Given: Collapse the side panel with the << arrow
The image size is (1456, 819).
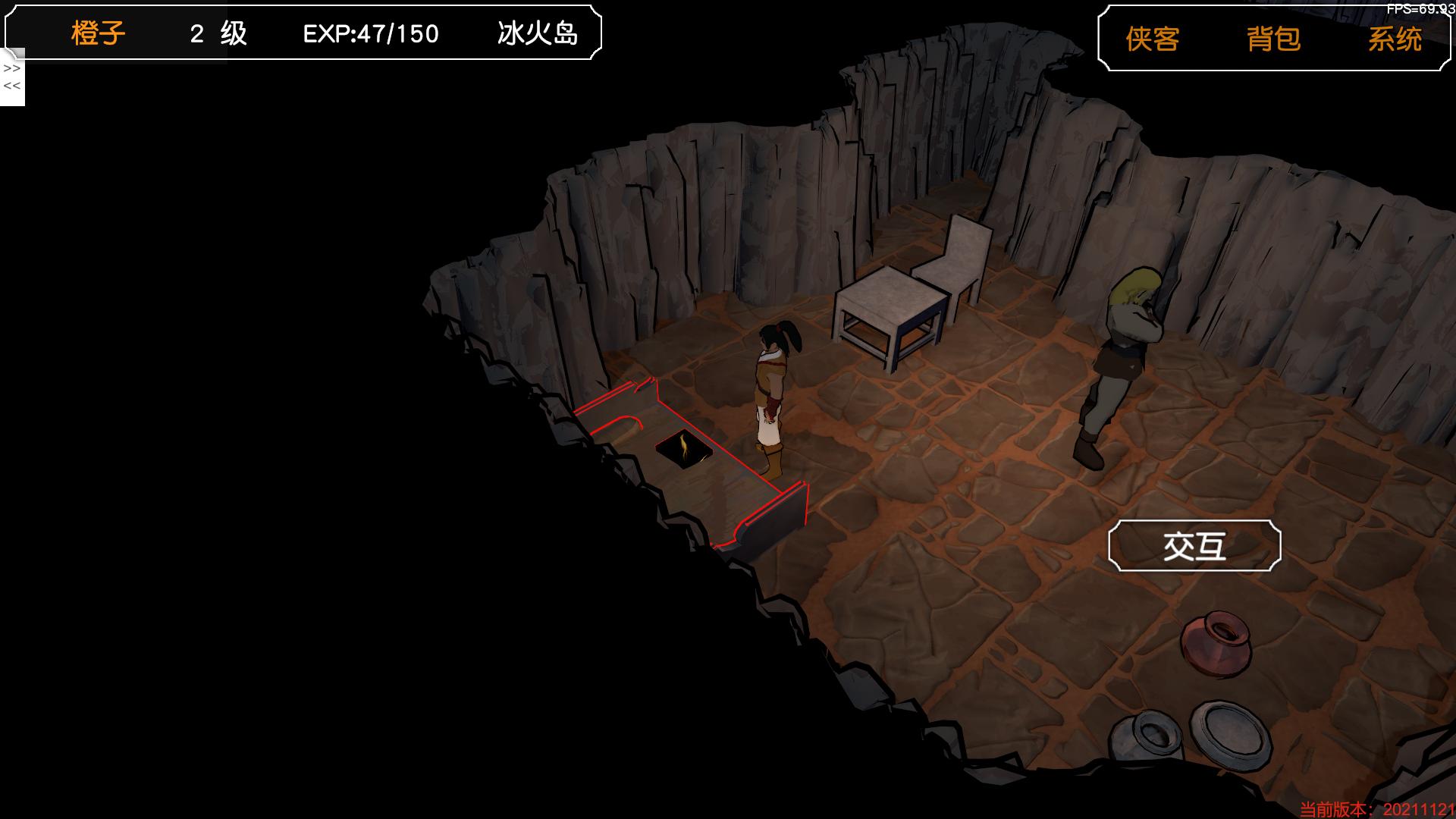Looking at the screenshot, I should [12, 86].
